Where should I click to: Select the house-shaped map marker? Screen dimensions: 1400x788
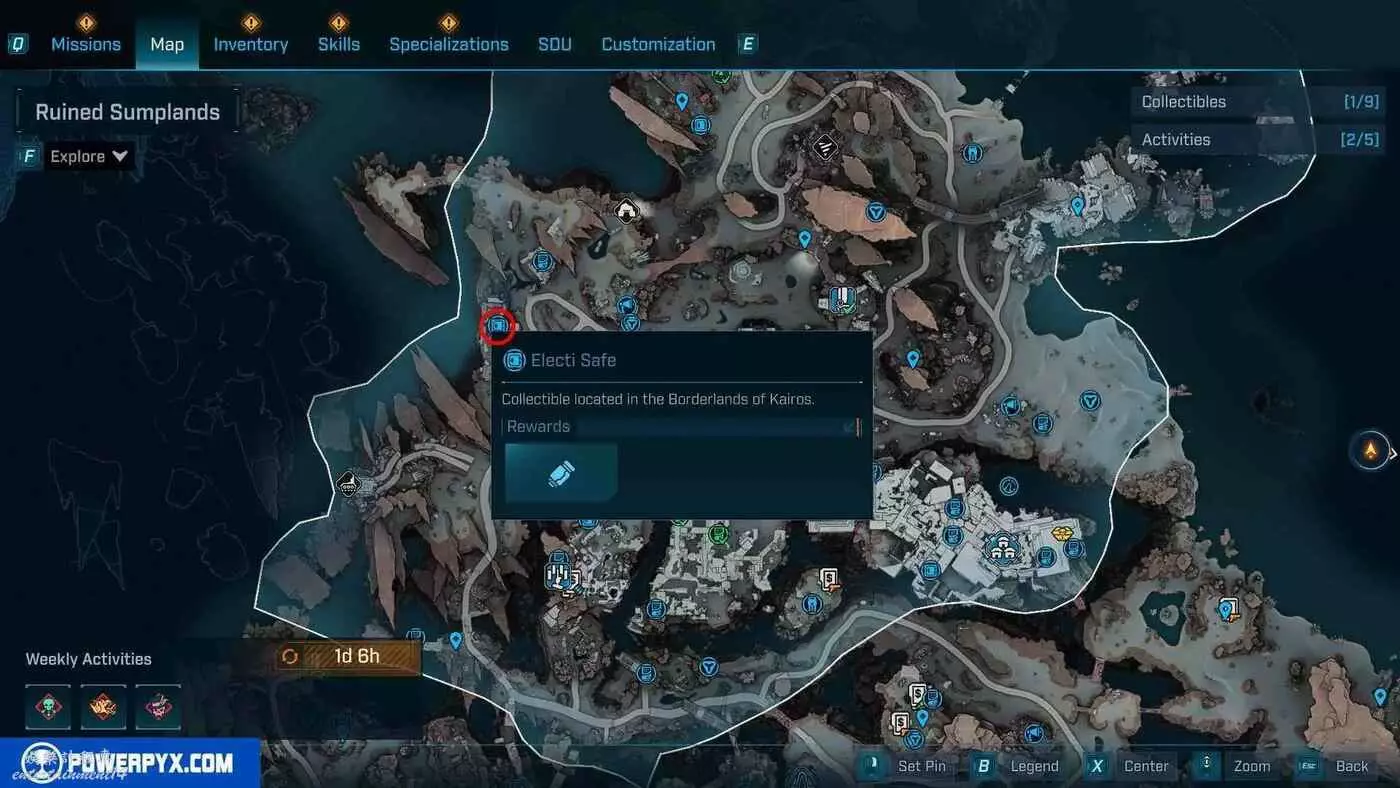point(627,210)
